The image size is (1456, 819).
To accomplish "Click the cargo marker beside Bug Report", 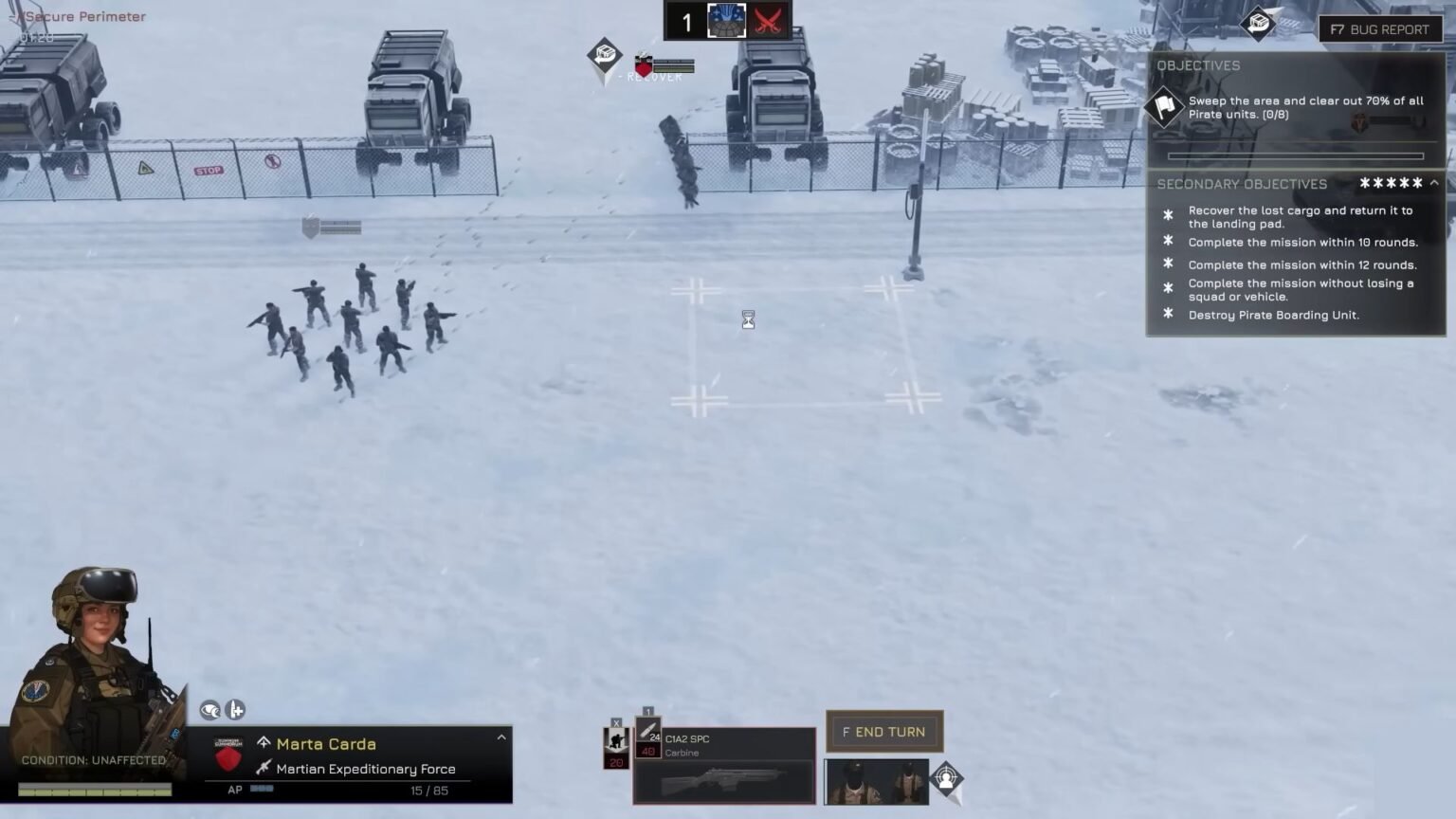I will coord(1259,23).
